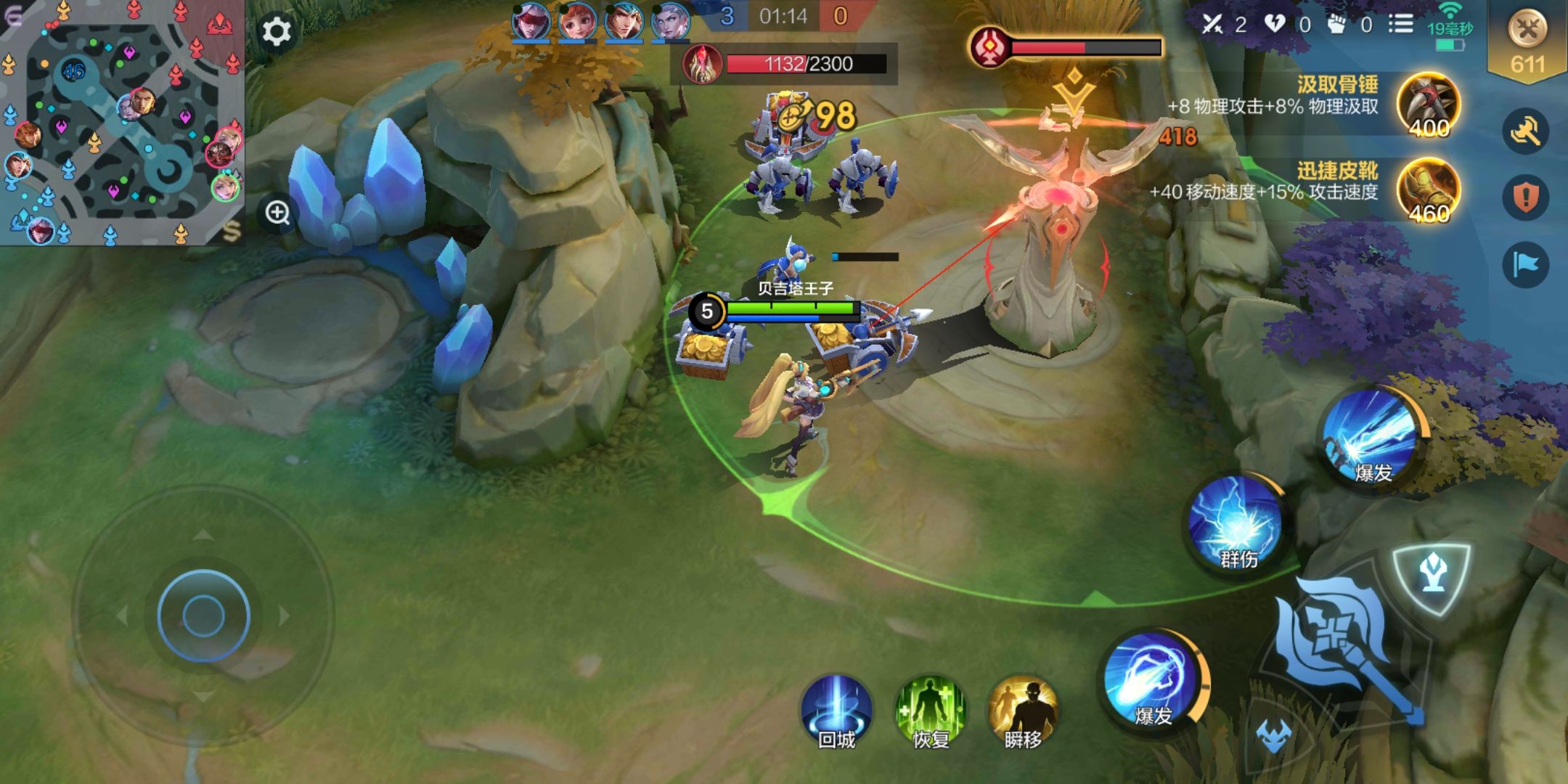Click the magnifier zoom button beside minimap
1568x784 pixels.
pos(277,213)
